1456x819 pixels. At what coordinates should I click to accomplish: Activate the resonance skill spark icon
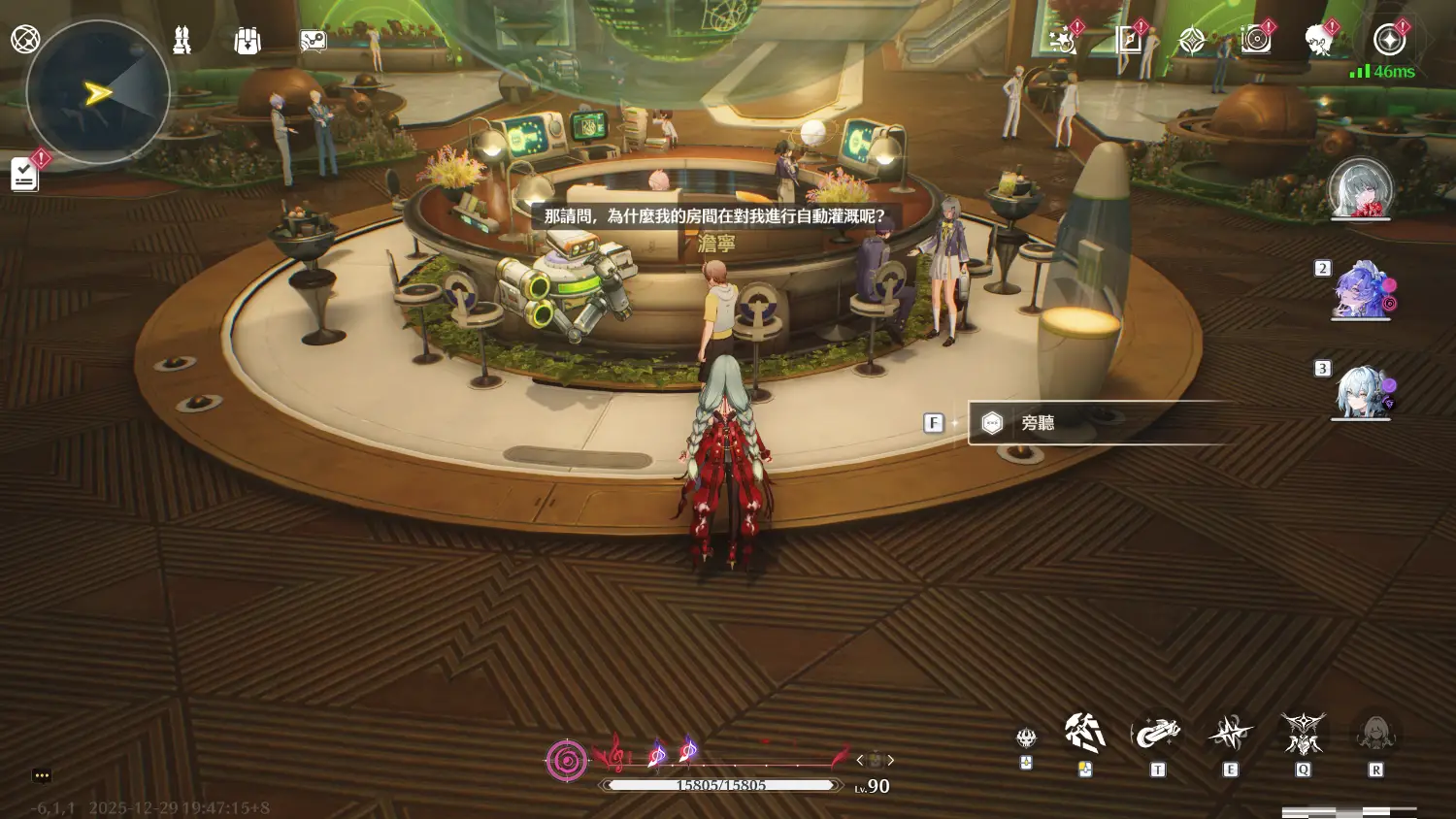pyautogui.click(x=1230, y=735)
